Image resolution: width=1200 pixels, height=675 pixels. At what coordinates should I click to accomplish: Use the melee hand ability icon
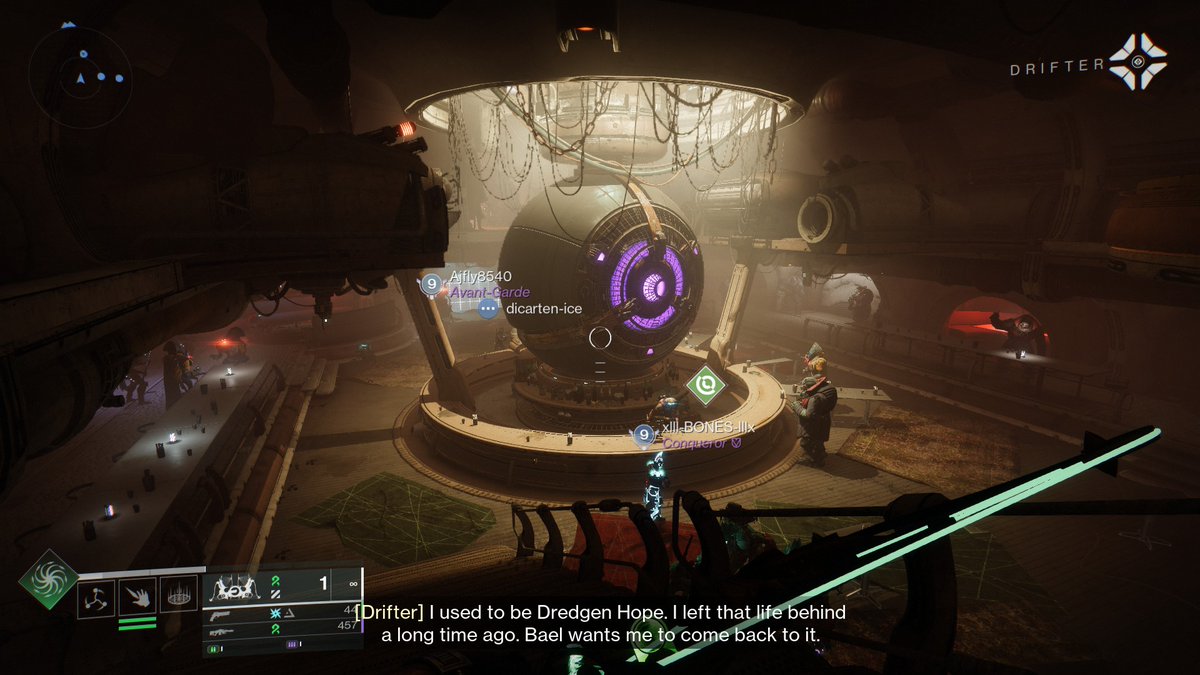click(137, 598)
